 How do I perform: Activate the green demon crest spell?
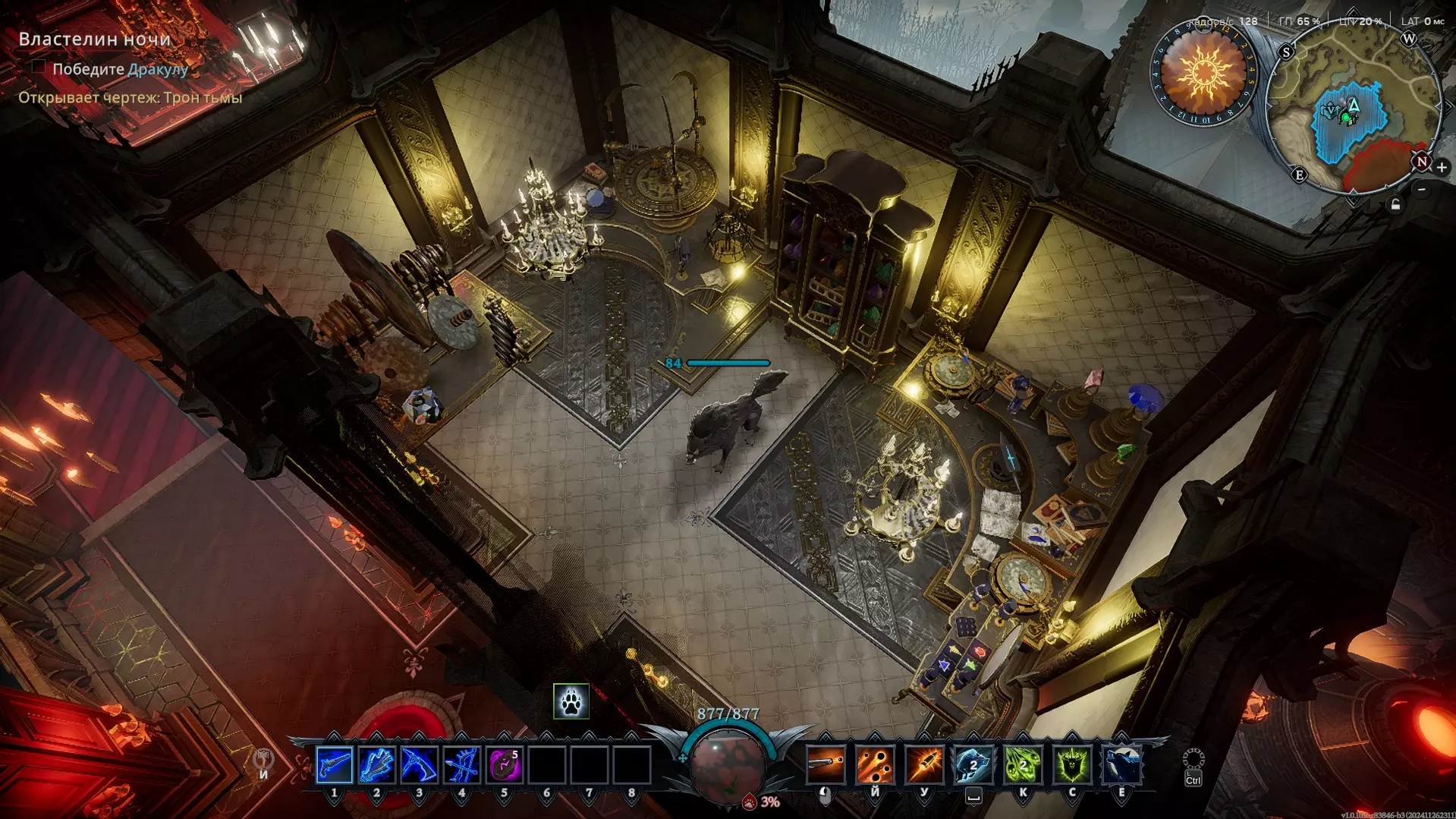1072,764
